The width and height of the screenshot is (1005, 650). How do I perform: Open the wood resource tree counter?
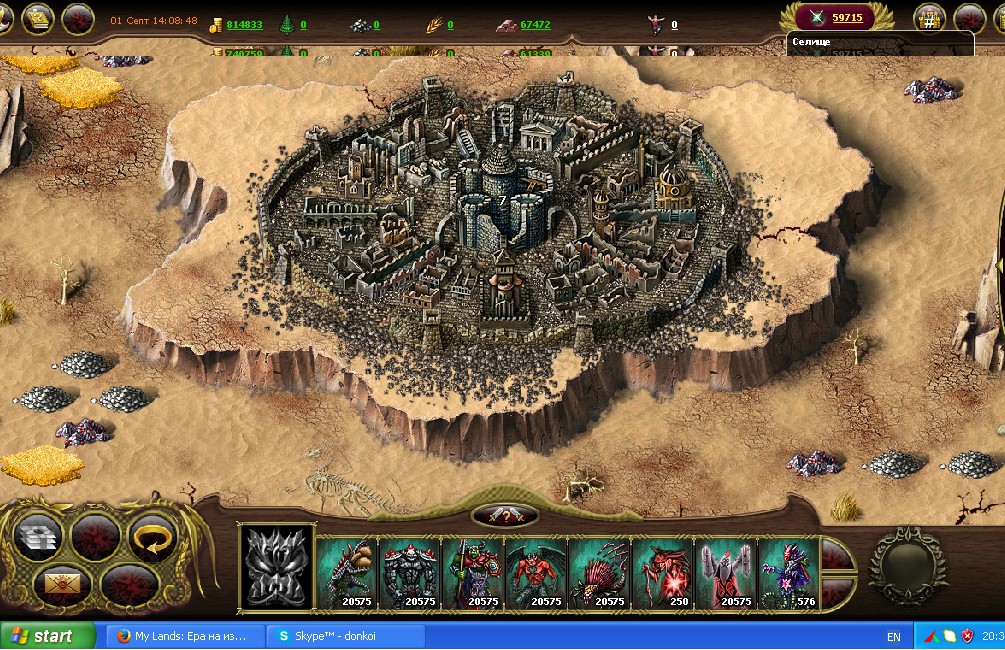(291, 24)
